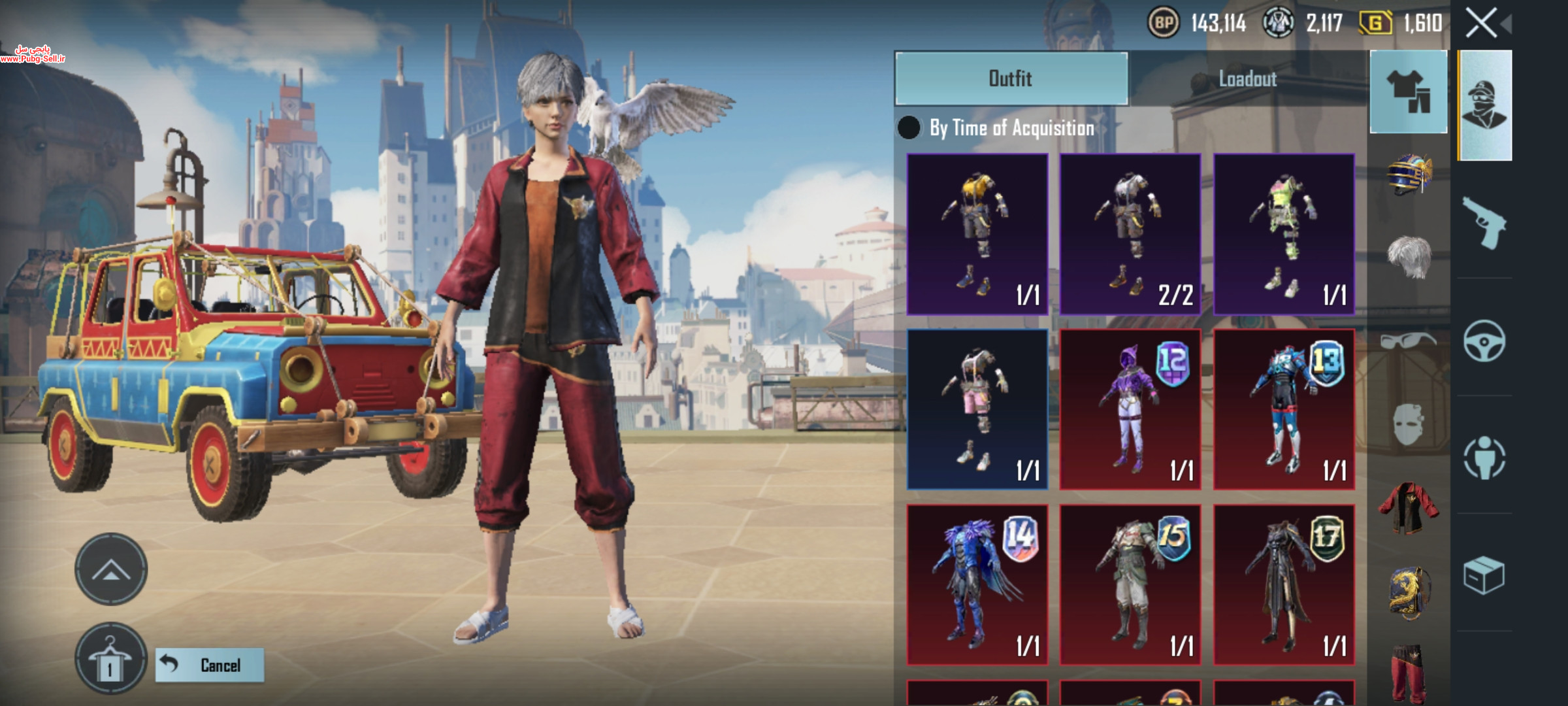Select the yellow outfit set thumbnail
Screen dimensions: 1568x706
(977, 234)
